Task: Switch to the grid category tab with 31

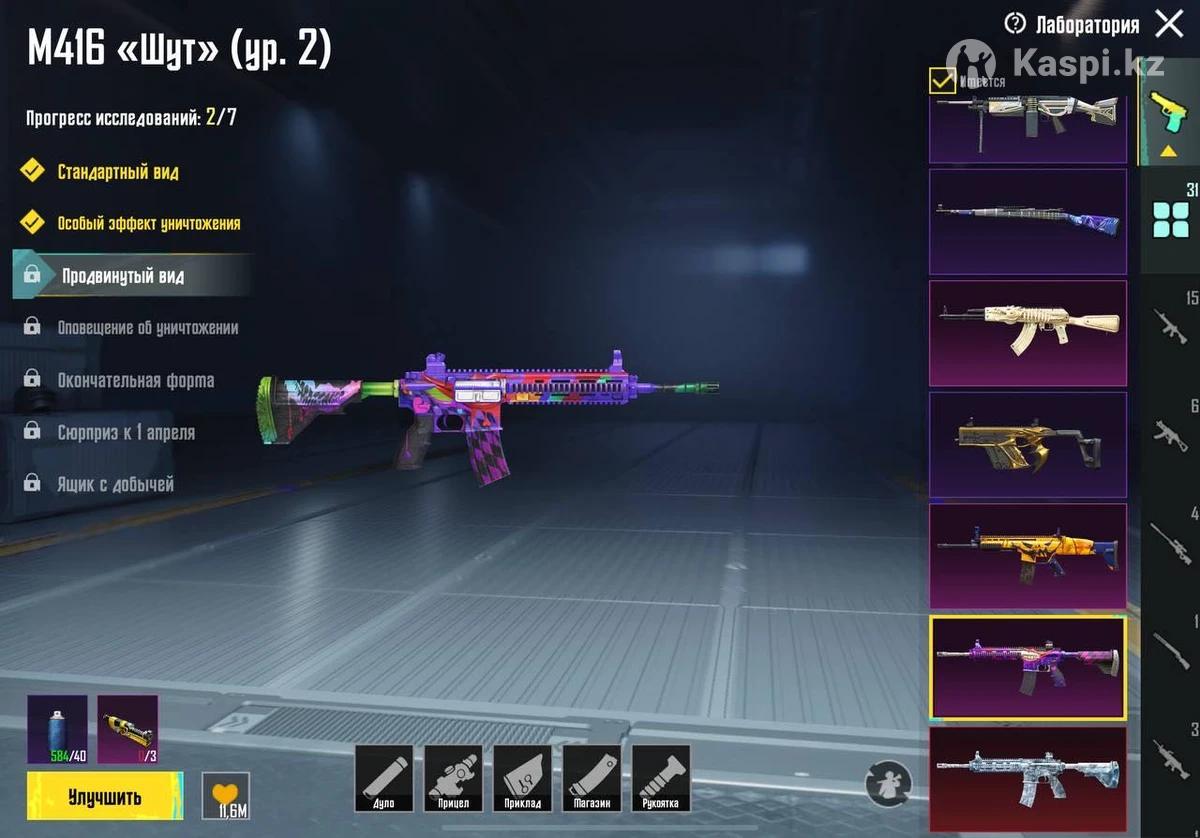Action: [x=1170, y=218]
